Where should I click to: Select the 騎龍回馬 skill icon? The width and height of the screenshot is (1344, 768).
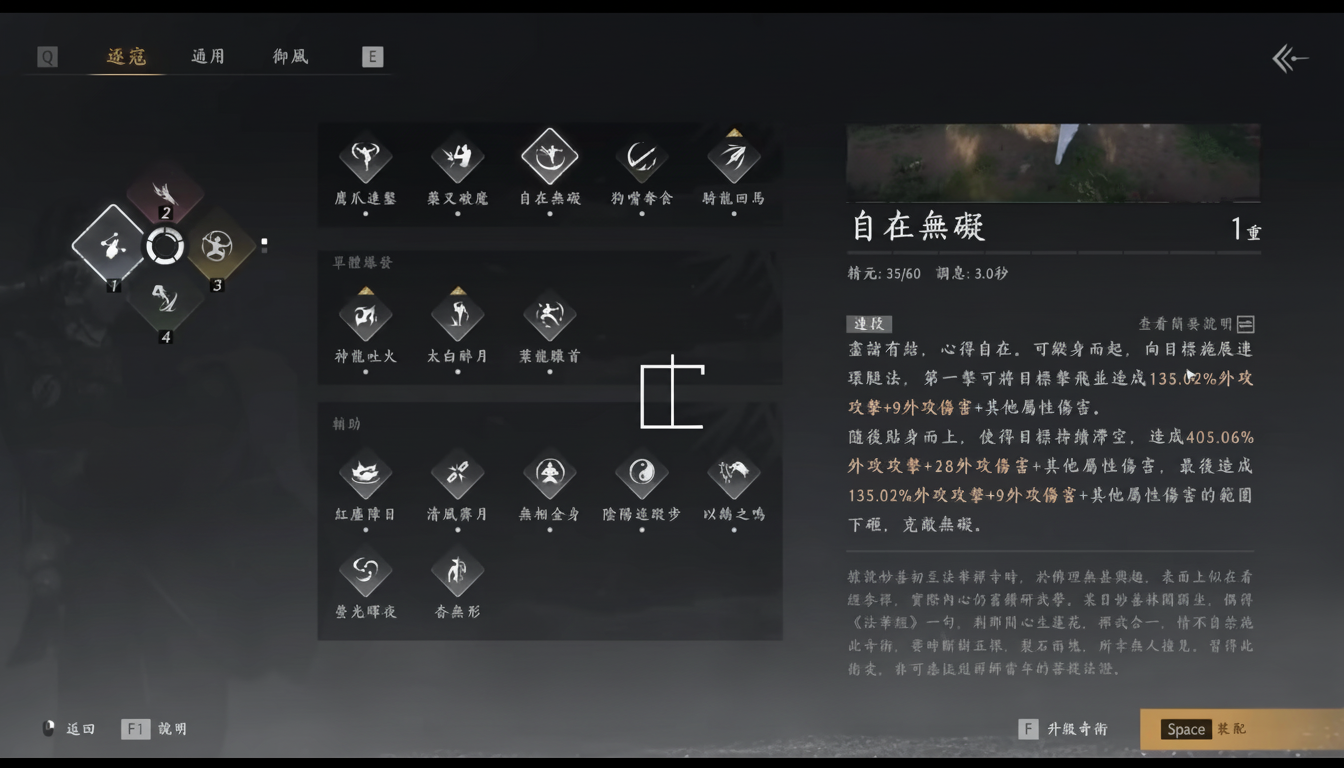click(733, 156)
